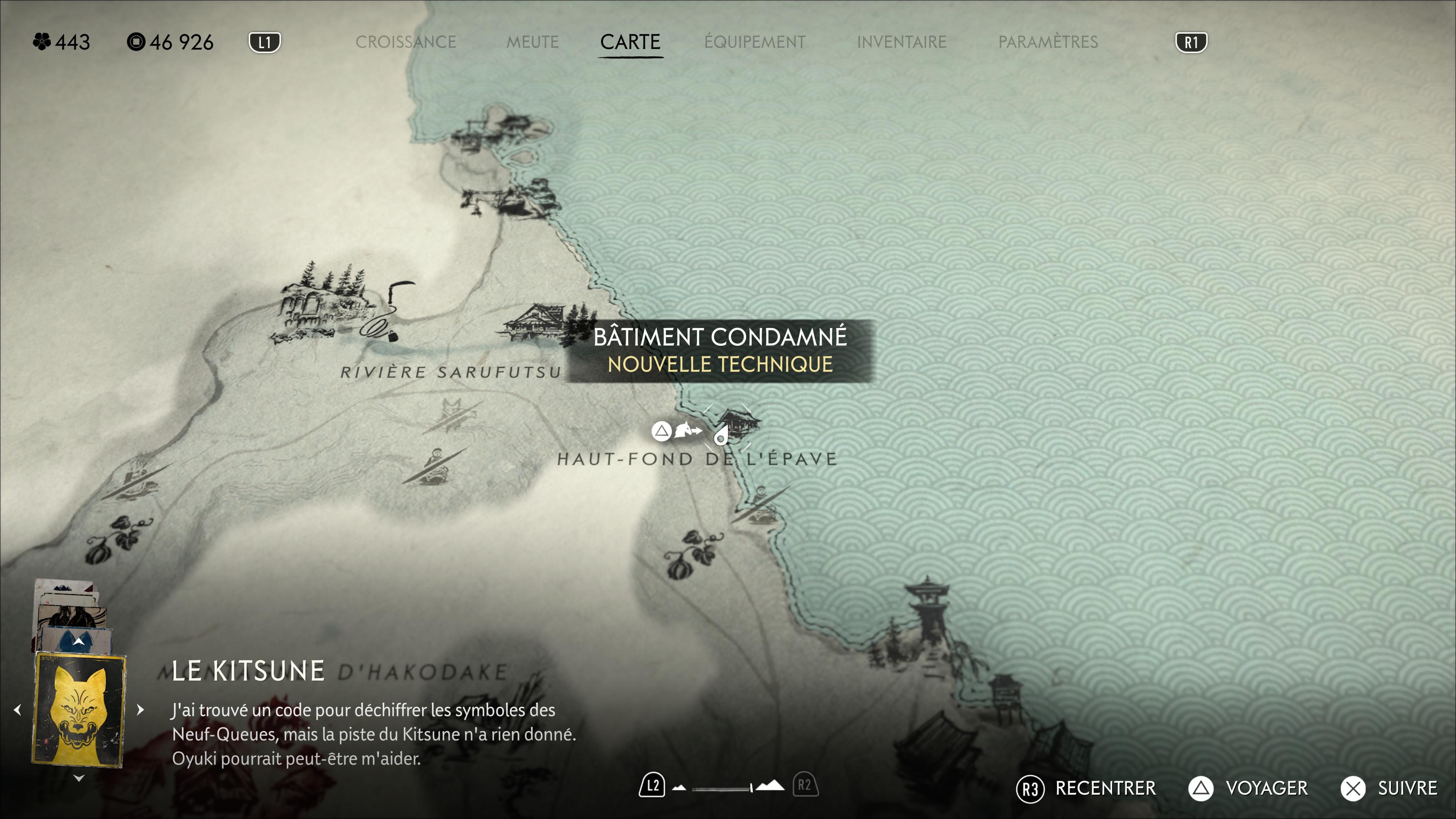Image resolution: width=1456 pixels, height=819 pixels.
Task: Open the Paramètres tab
Action: click(x=1047, y=42)
